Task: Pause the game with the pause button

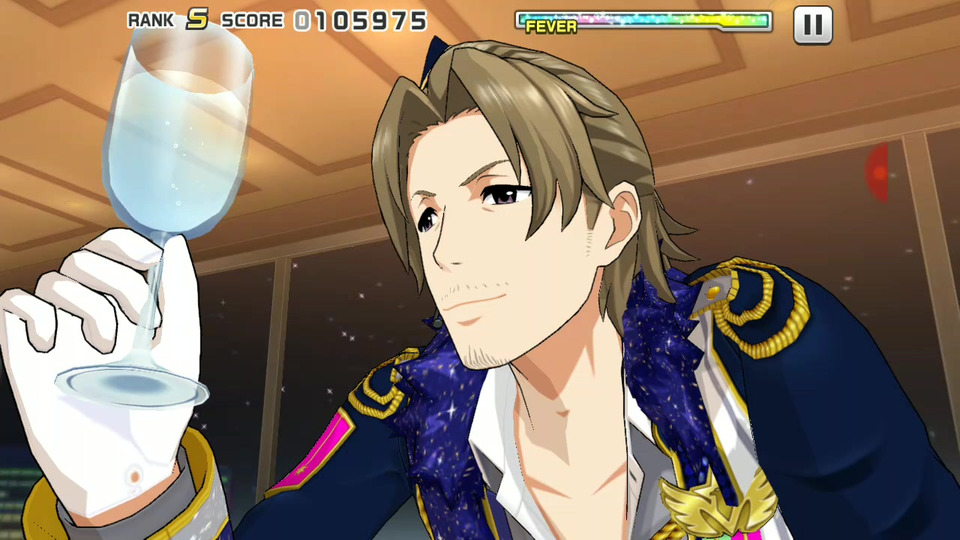Action: point(813,25)
